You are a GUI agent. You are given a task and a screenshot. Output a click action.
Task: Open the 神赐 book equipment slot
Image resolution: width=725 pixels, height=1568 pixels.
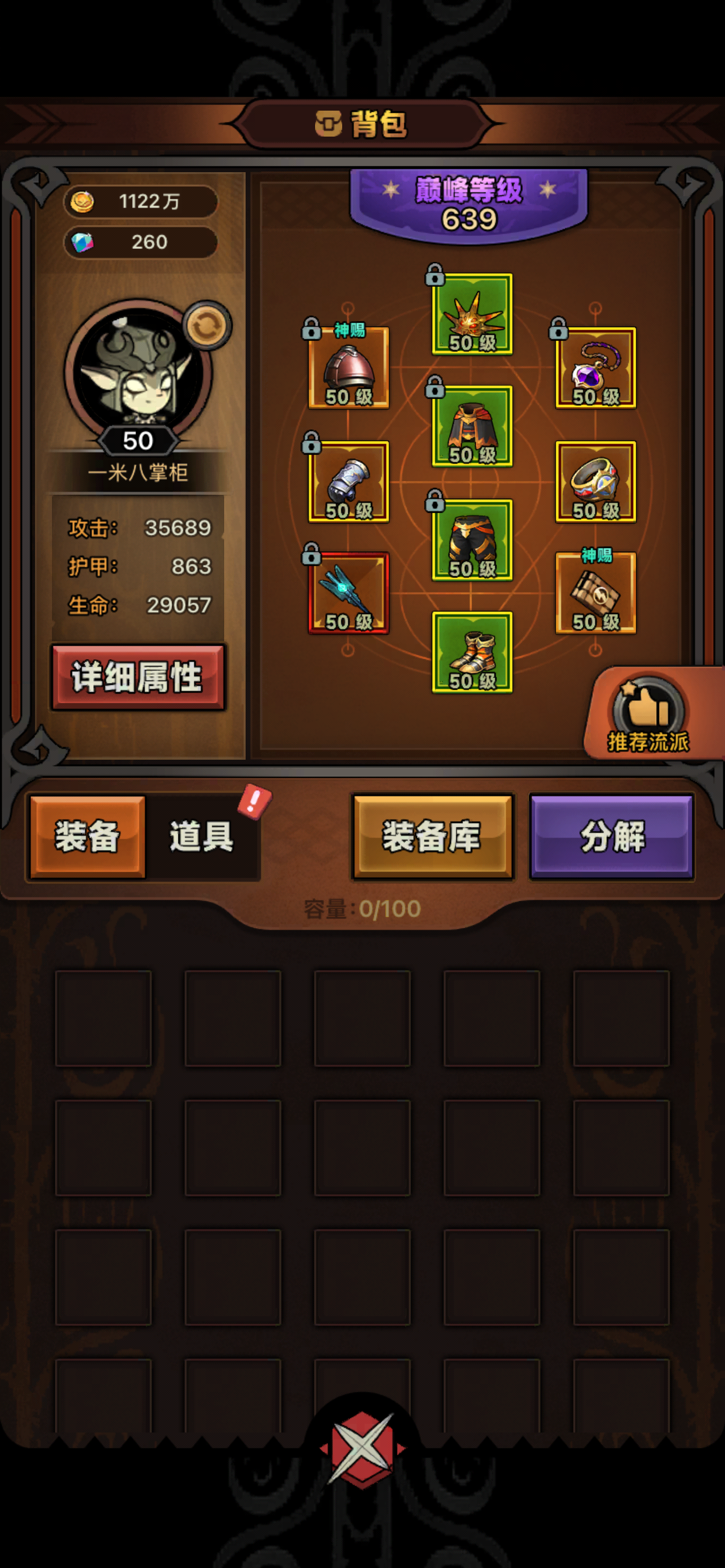tap(595, 593)
